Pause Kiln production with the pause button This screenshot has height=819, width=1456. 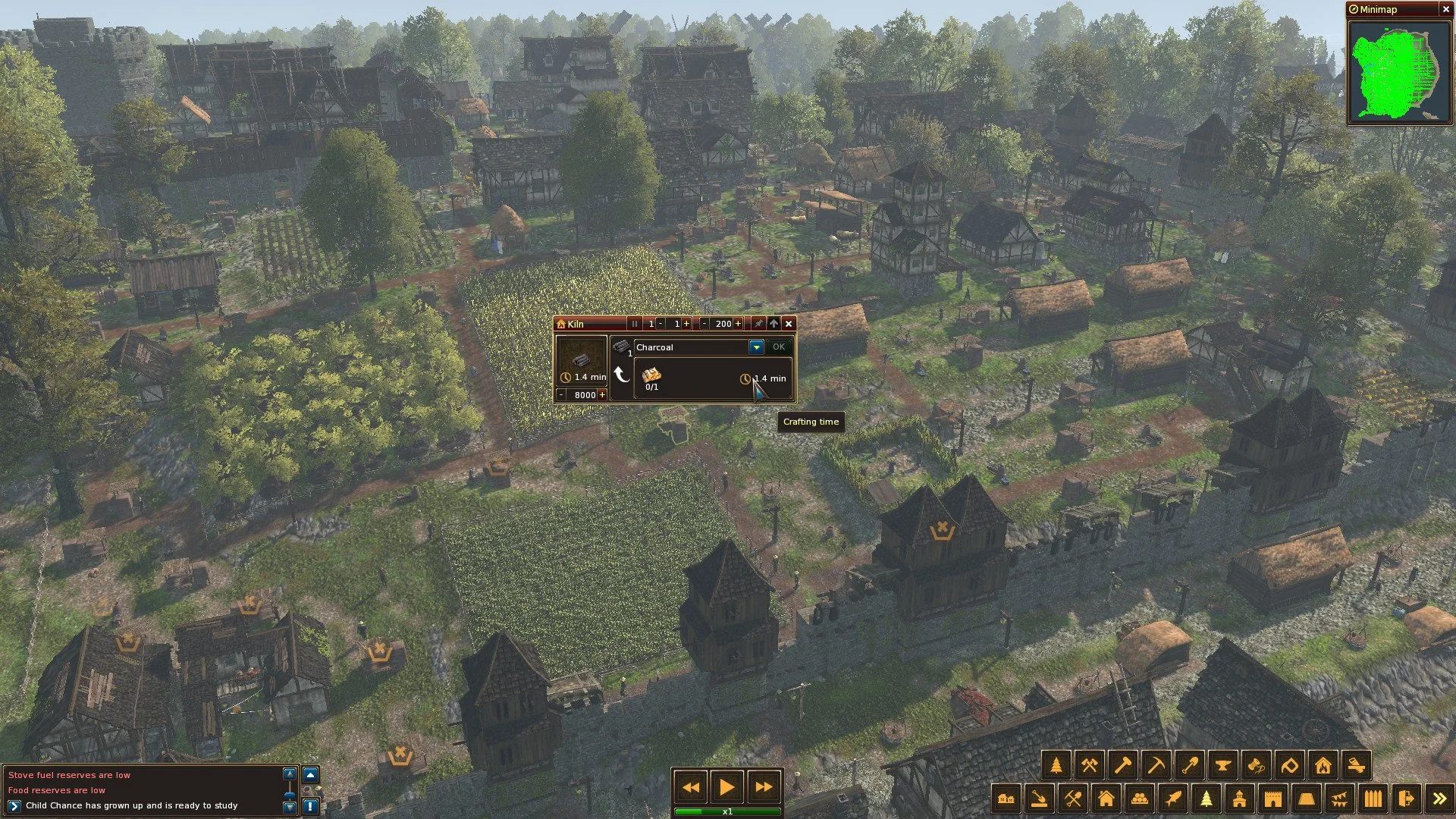(635, 324)
